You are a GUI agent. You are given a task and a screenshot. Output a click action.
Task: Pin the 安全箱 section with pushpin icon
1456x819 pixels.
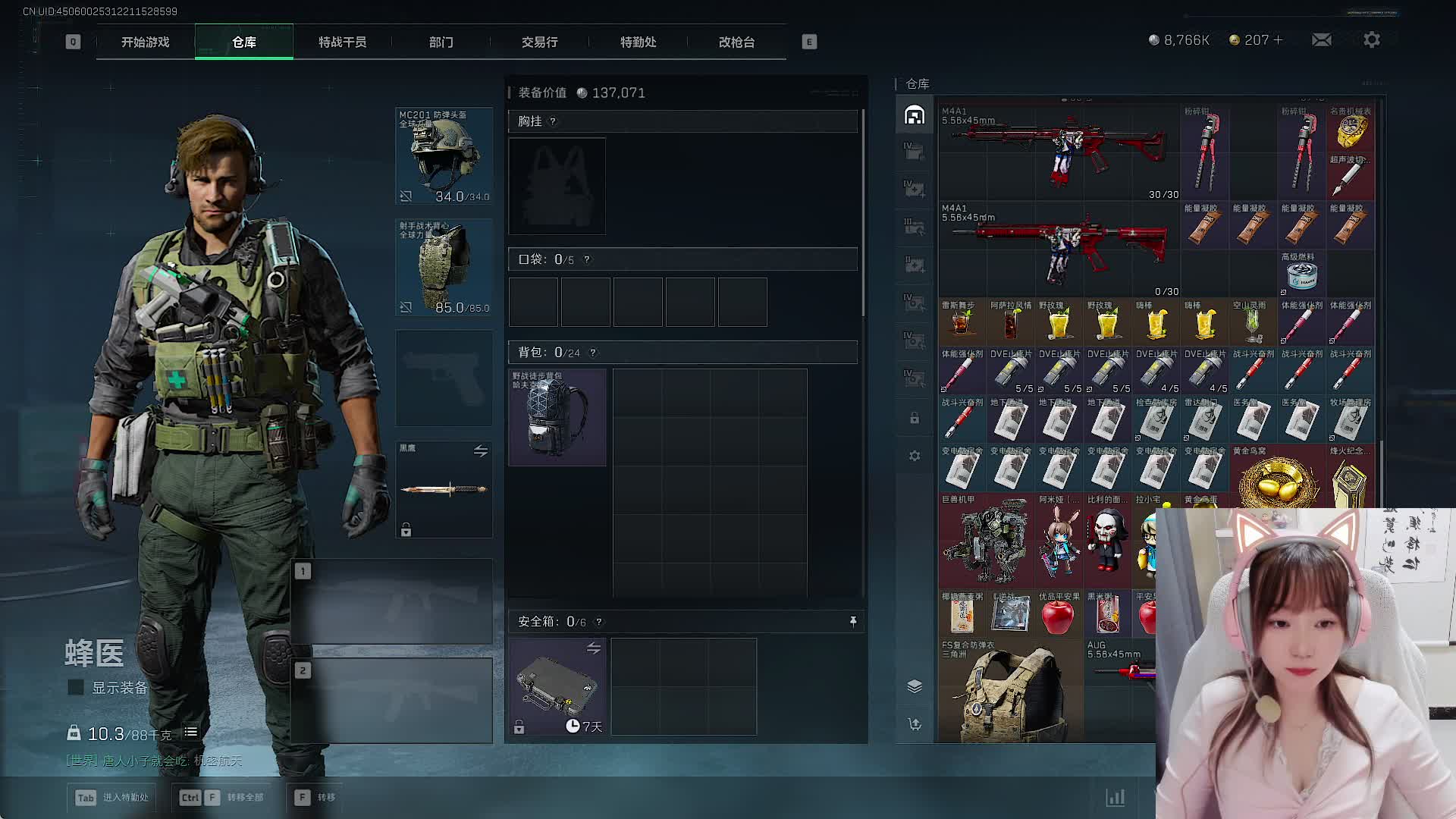[853, 622]
